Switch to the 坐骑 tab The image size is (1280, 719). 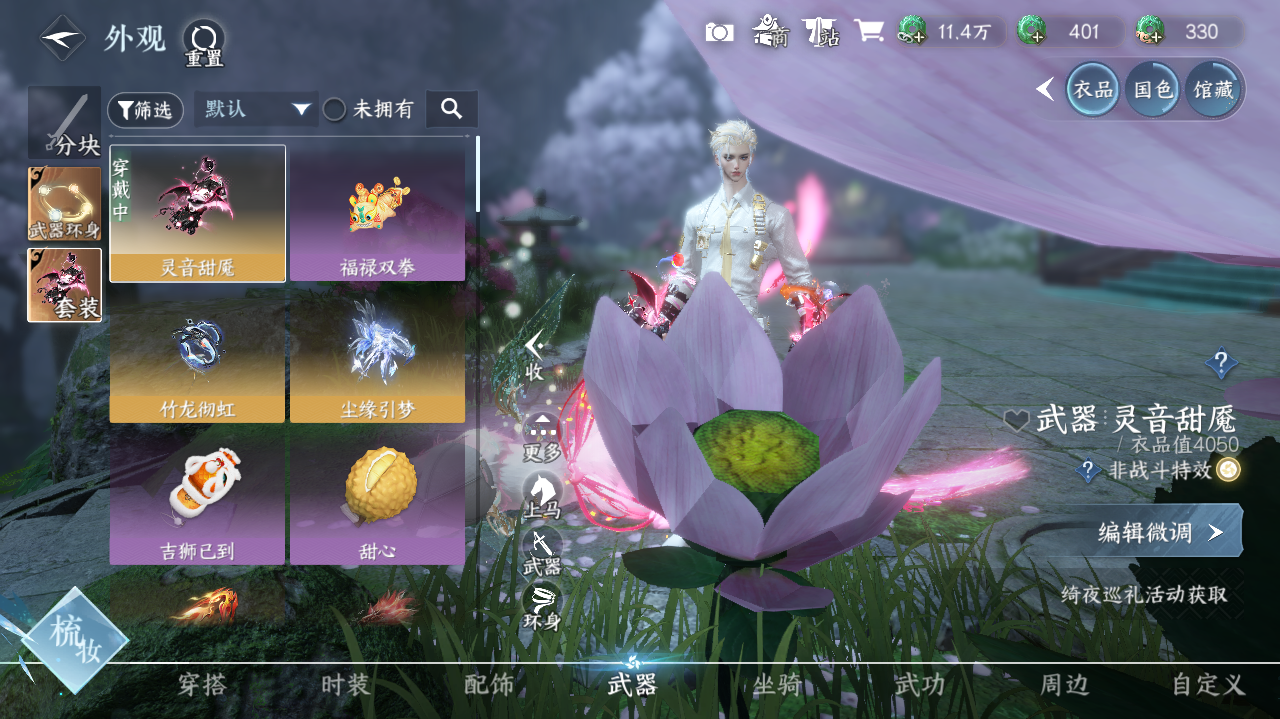click(777, 685)
